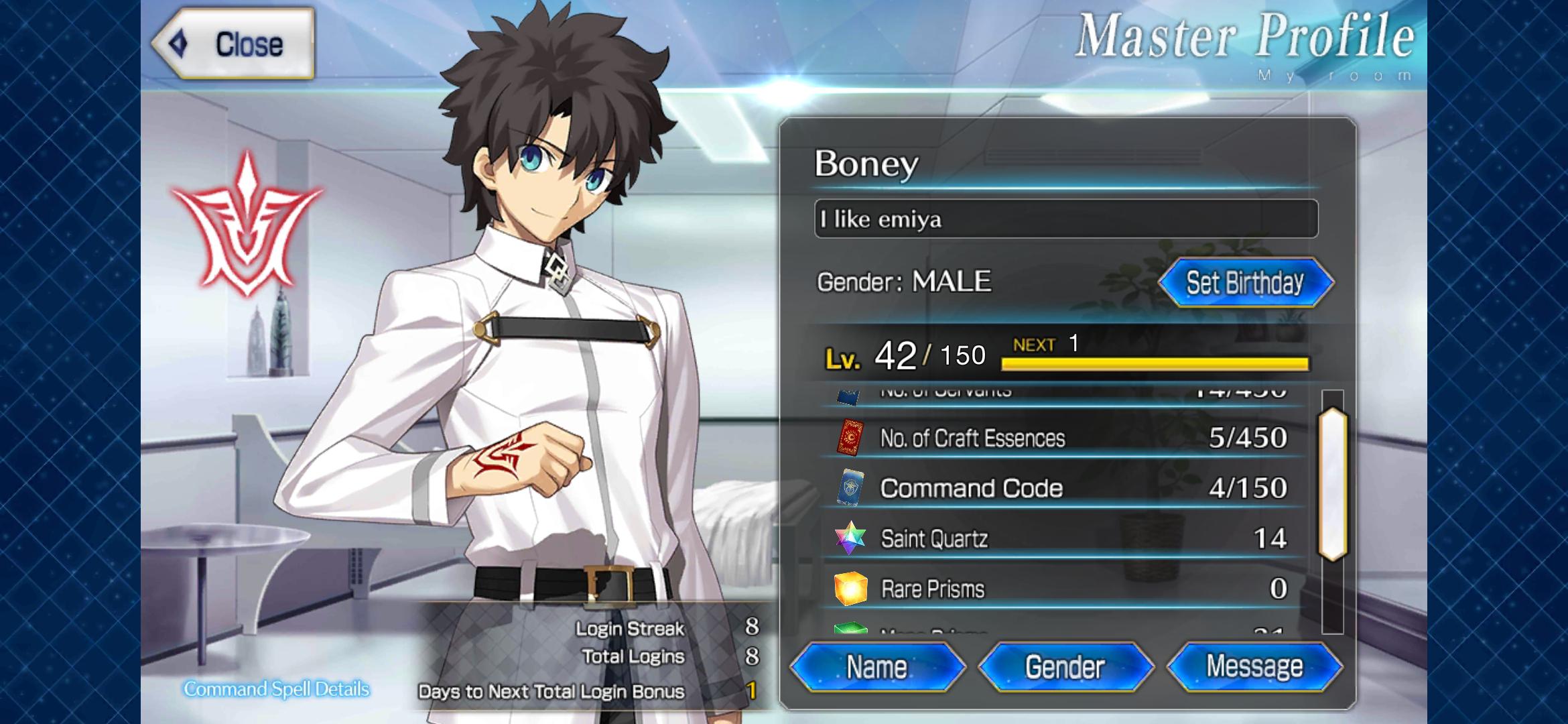Click the stats list scrollbar handle

(1333, 484)
